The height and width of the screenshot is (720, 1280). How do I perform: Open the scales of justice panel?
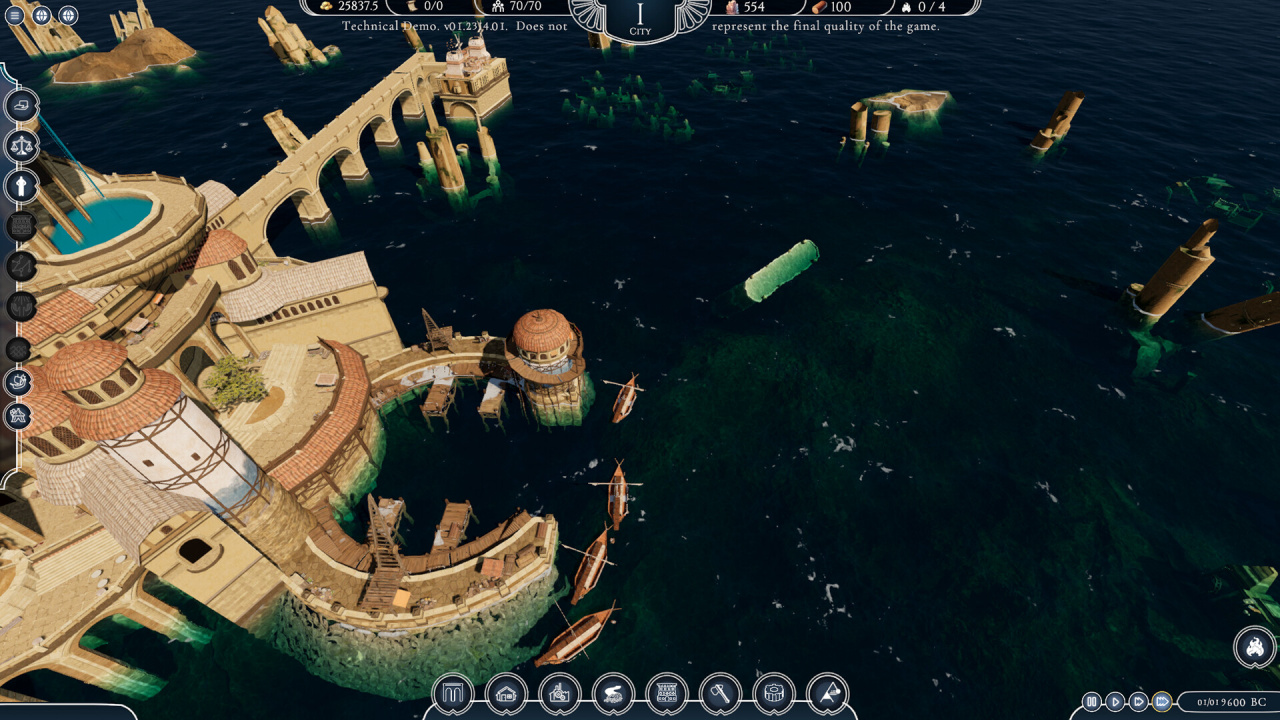click(x=21, y=146)
